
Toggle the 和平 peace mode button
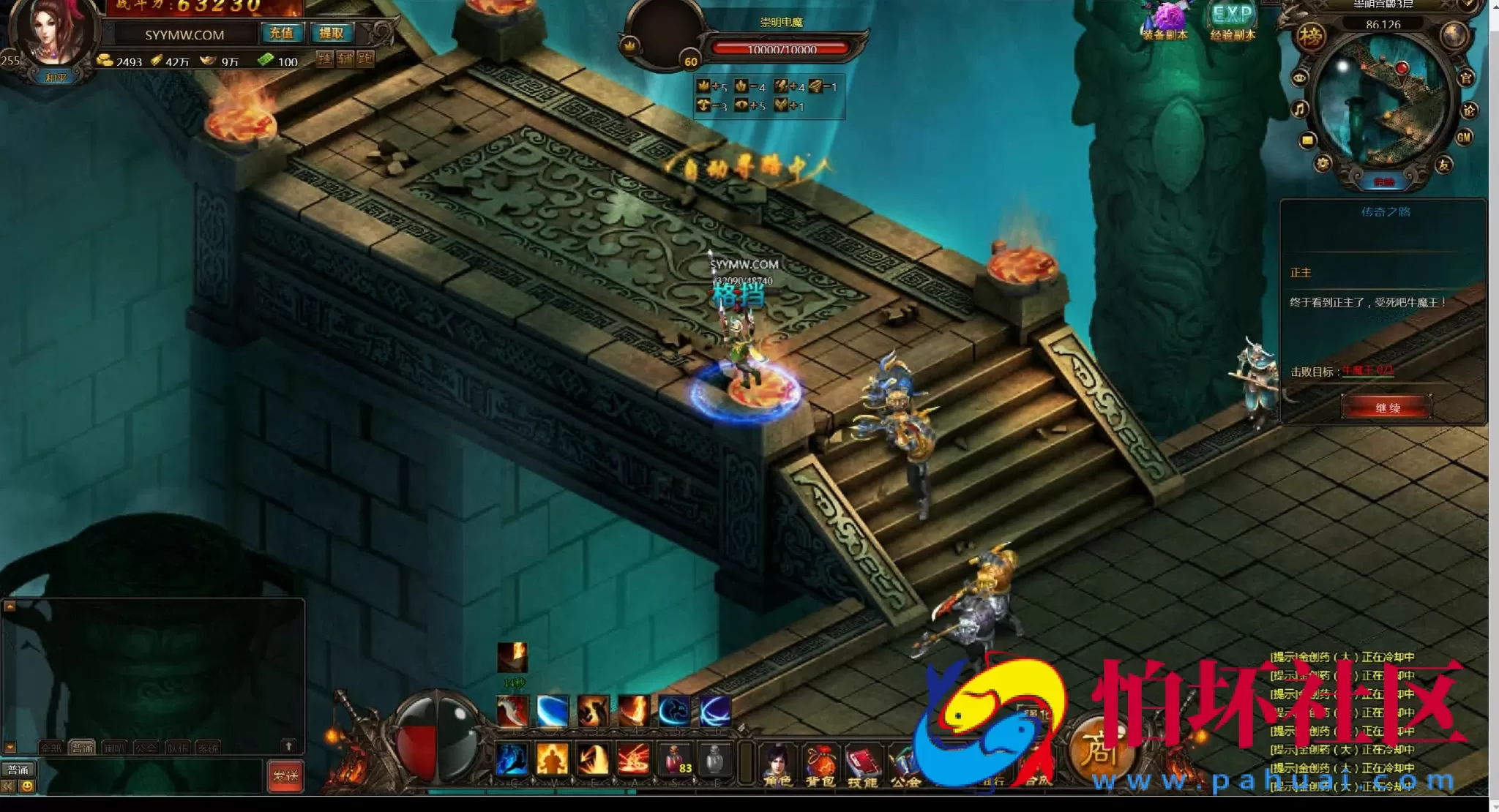tap(56, 78)
